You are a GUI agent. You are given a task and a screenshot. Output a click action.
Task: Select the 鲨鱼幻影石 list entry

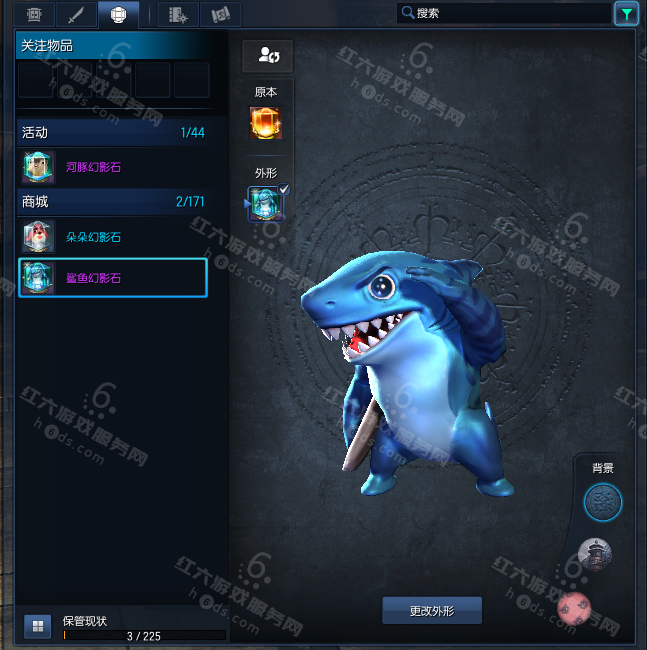(112, 277)
